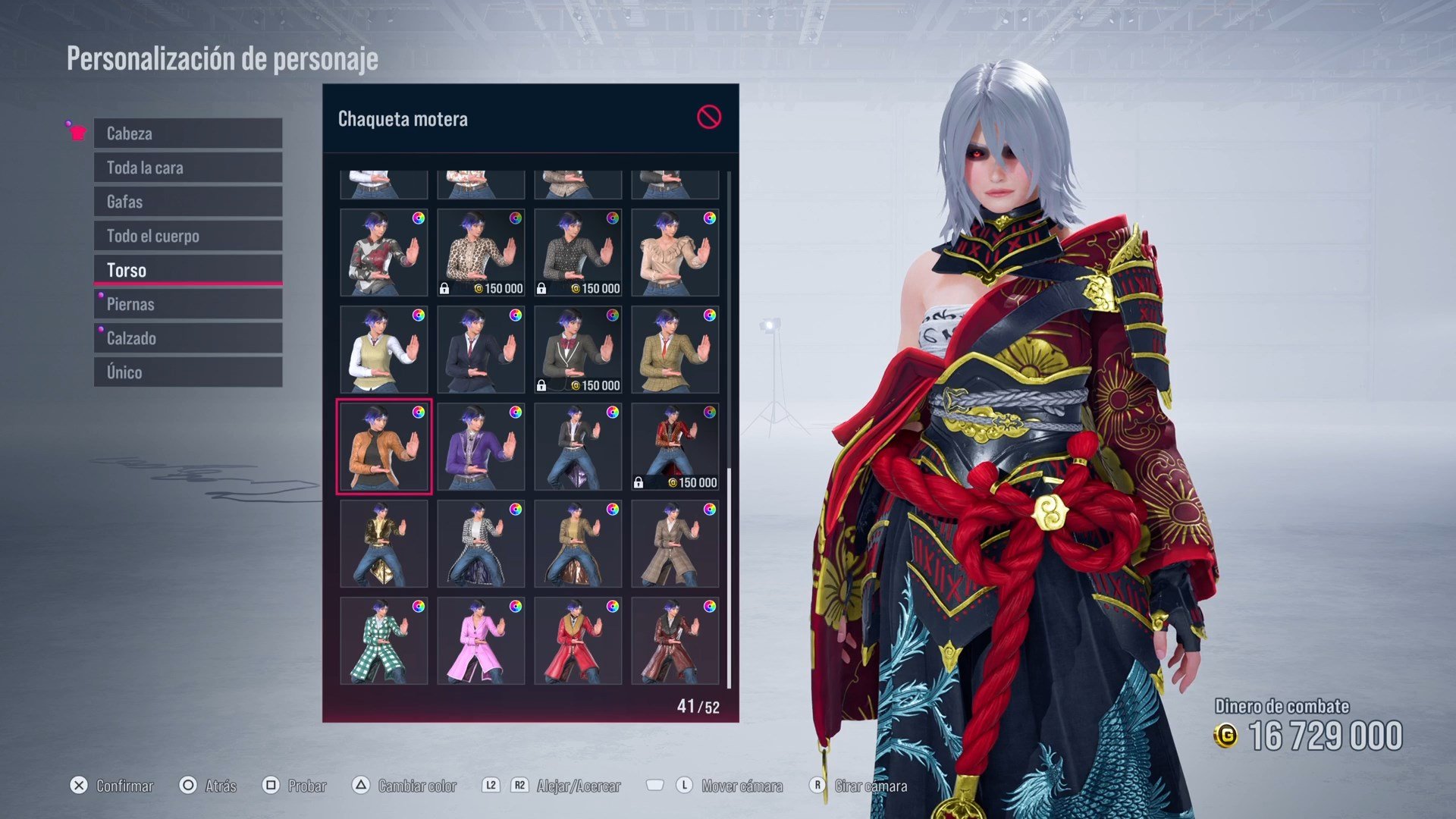Toggle the purple dot marker next to Calzado
The image size is (1456, 819).
point(99,329)
